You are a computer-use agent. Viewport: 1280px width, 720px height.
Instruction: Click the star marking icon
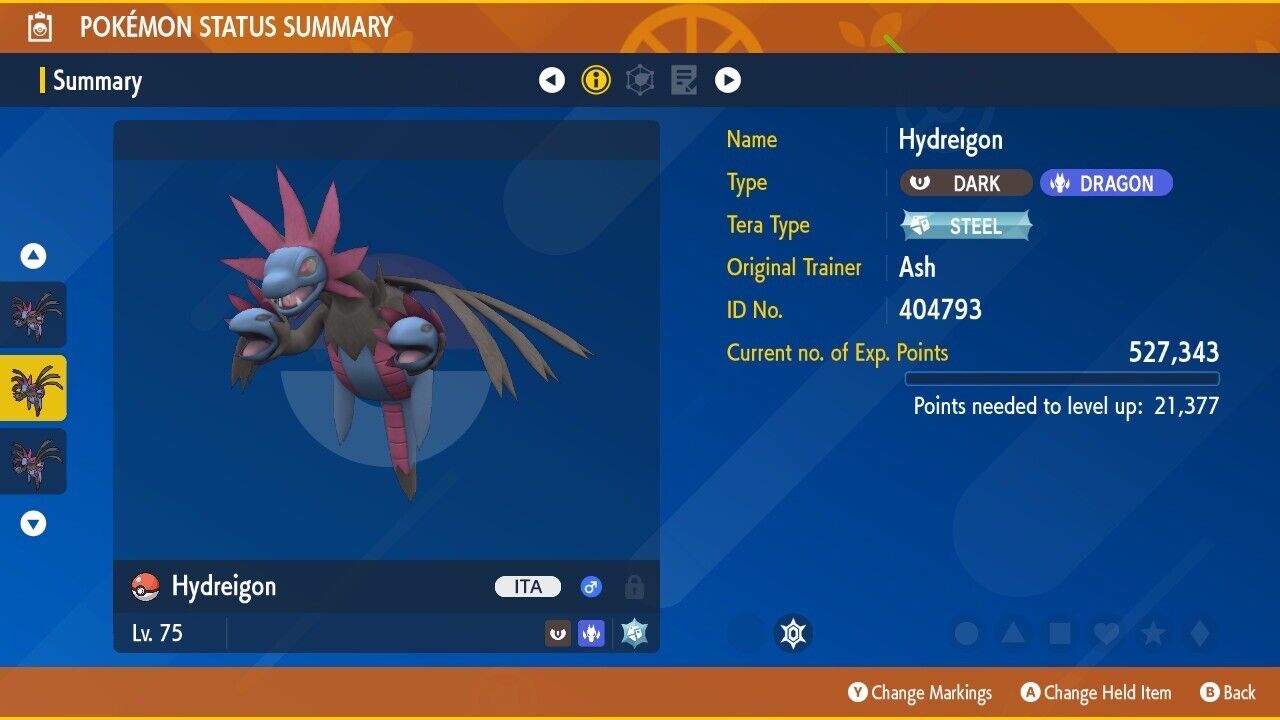(x=1153, y=633)
